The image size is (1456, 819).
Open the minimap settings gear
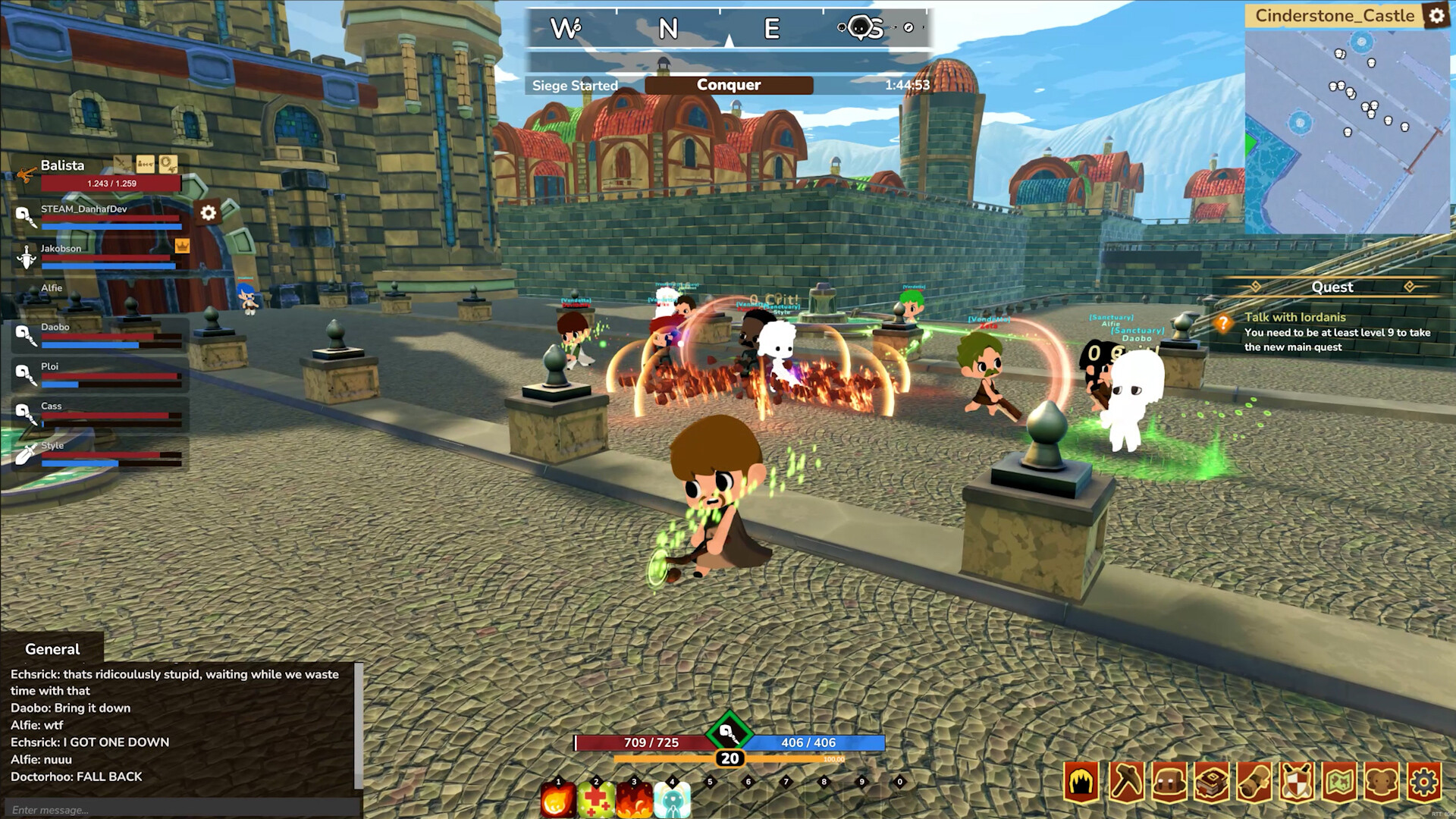1439,15
